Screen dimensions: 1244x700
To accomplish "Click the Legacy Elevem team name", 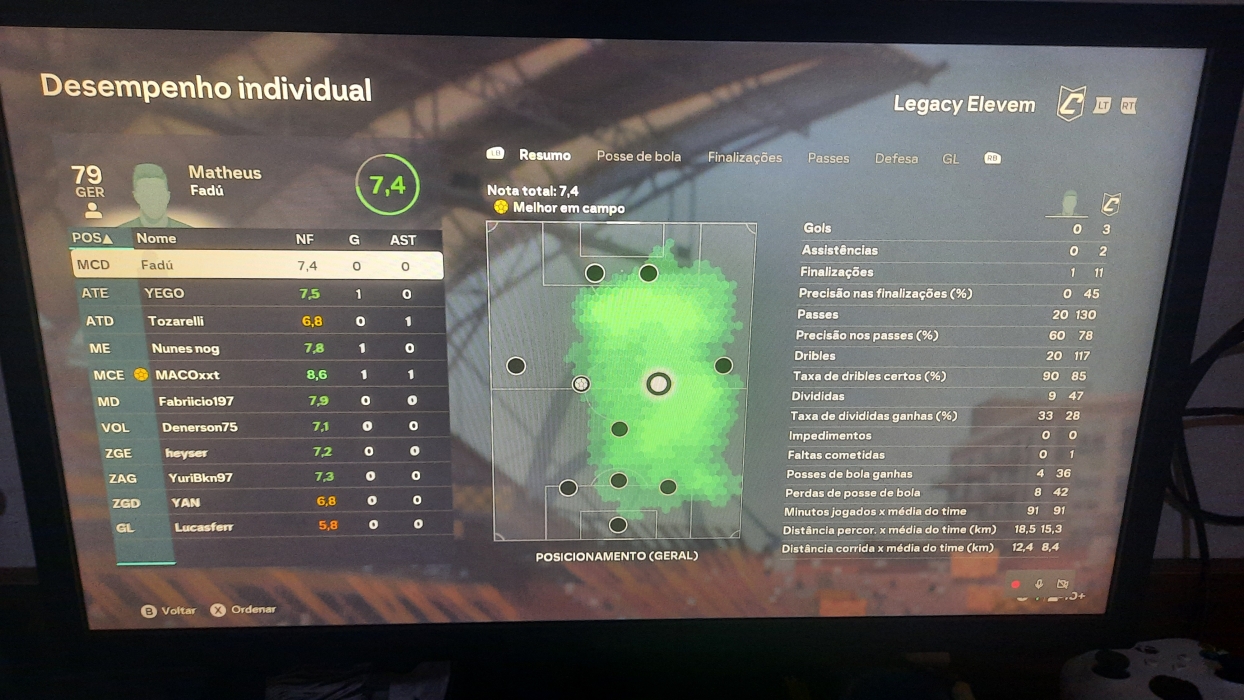I will pyautogui.click(x=964, y=104).
